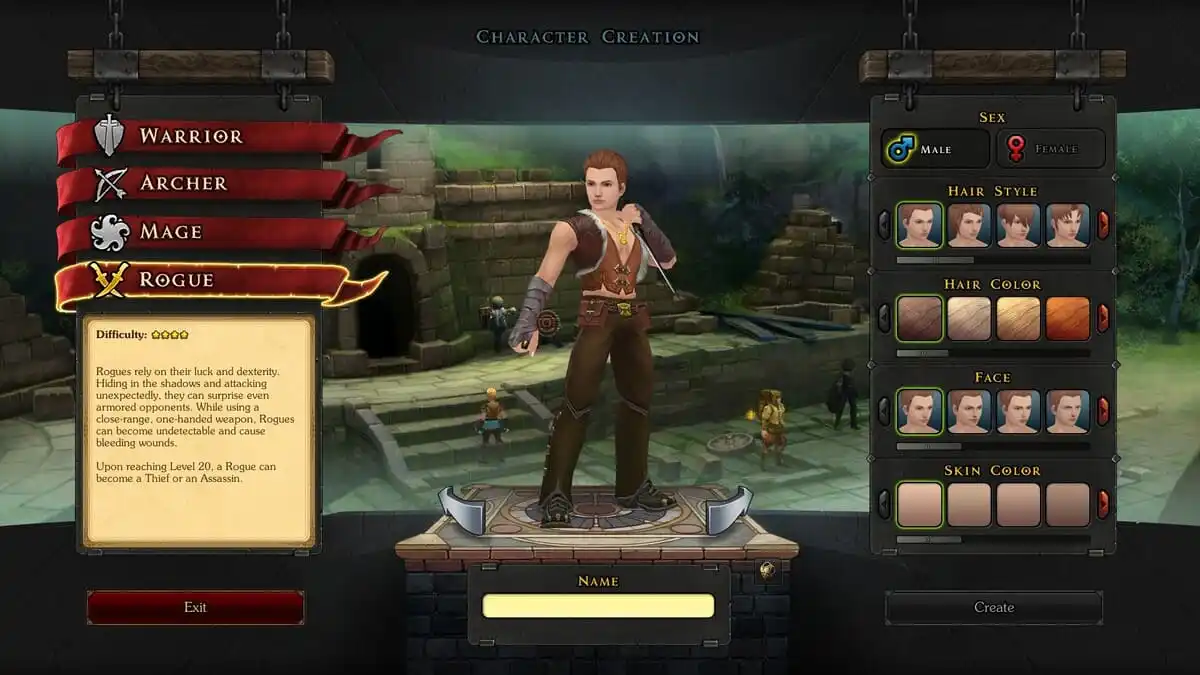
Task: Select the Warrior class banner
Action: pos(190,137)
